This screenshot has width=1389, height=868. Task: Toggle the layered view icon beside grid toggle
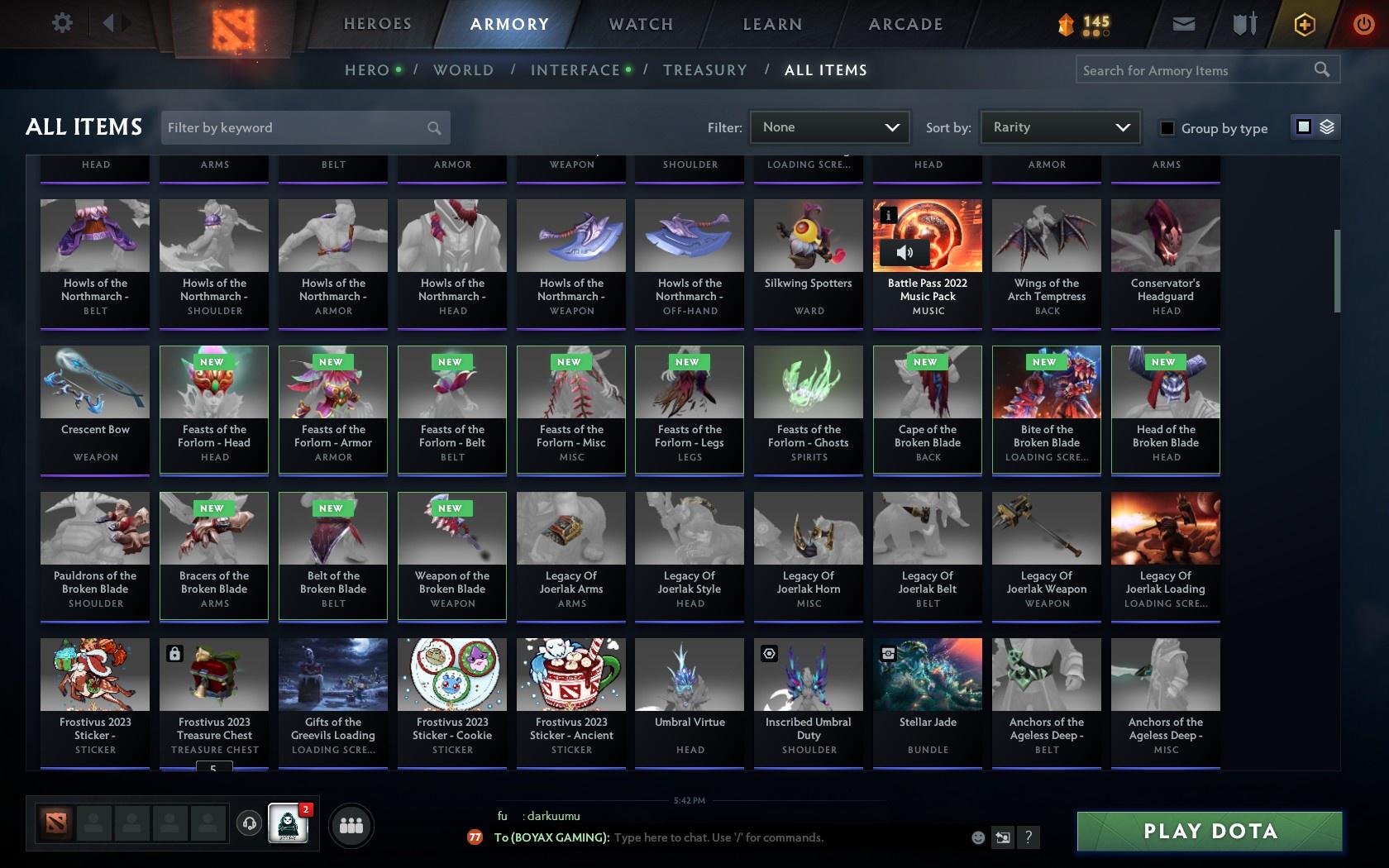(x=1326, y=127)
